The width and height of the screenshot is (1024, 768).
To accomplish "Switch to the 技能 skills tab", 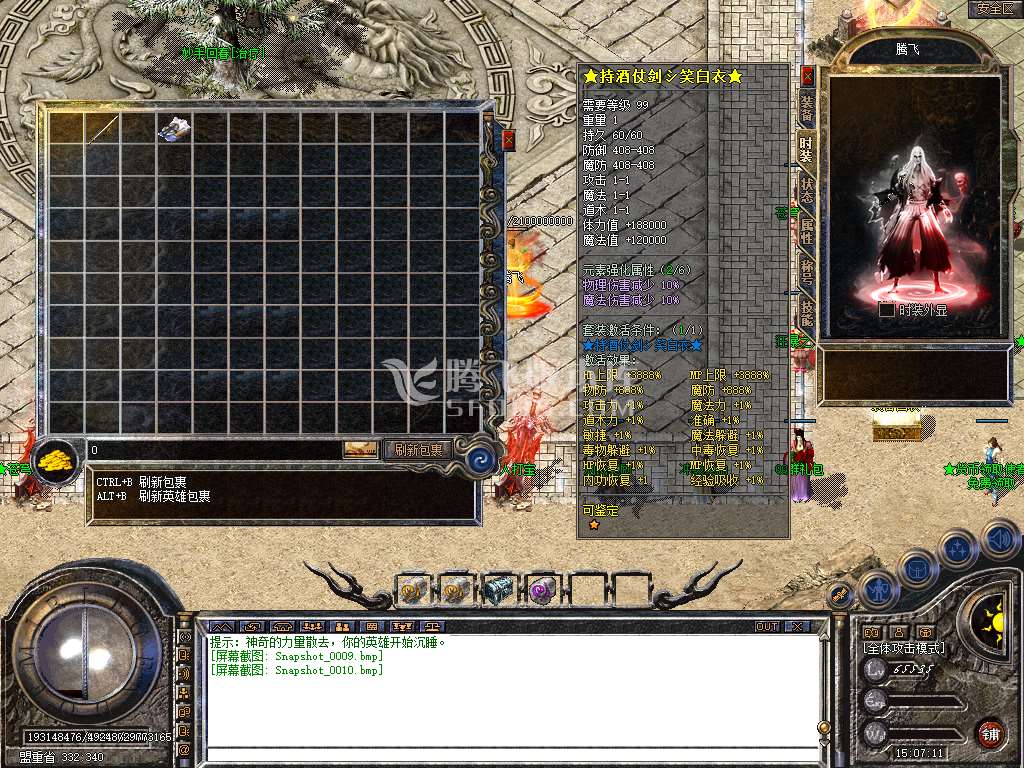I will [x=807, y=314].
